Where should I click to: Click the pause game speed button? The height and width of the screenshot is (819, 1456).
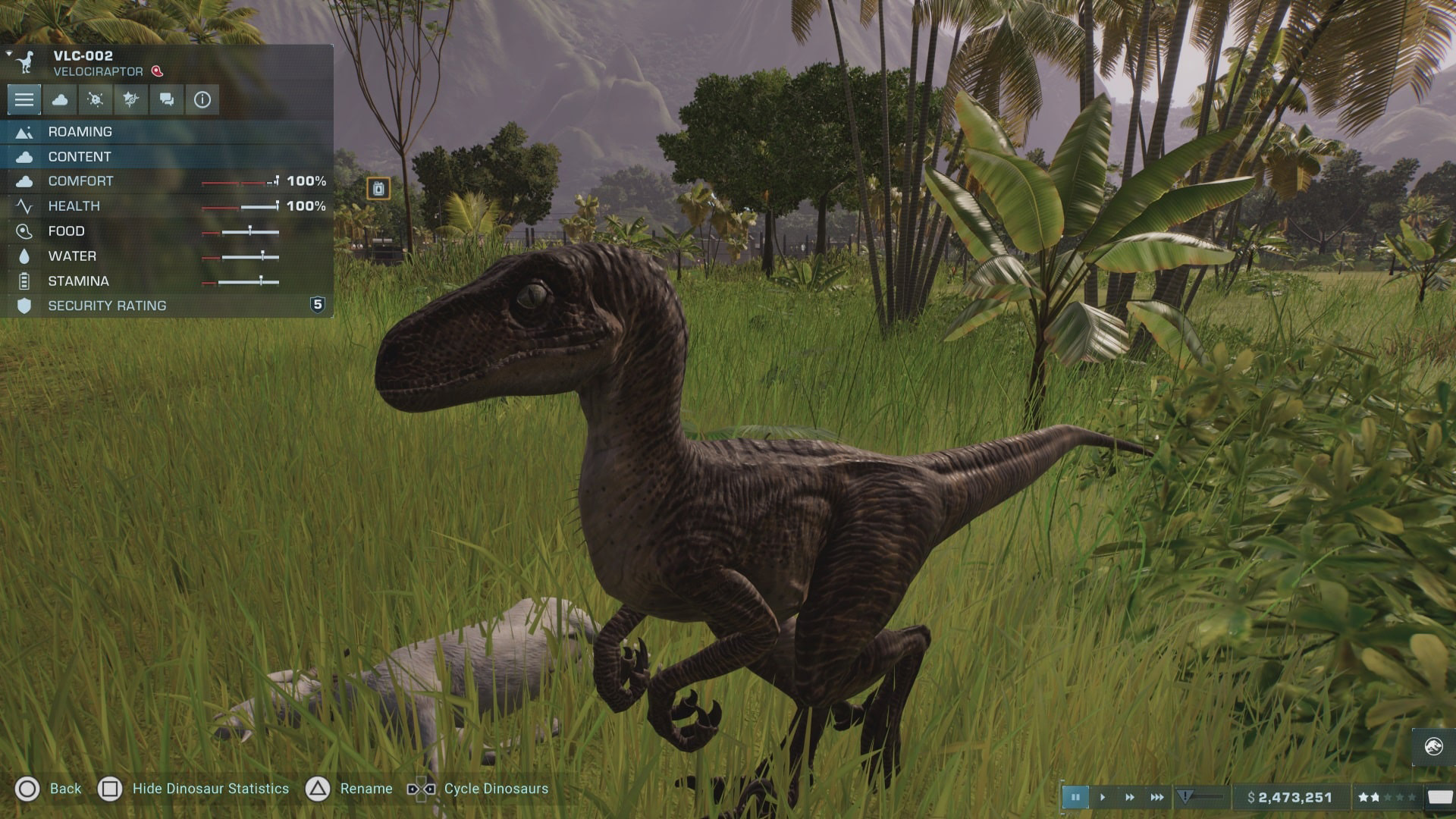(1075, 797)
